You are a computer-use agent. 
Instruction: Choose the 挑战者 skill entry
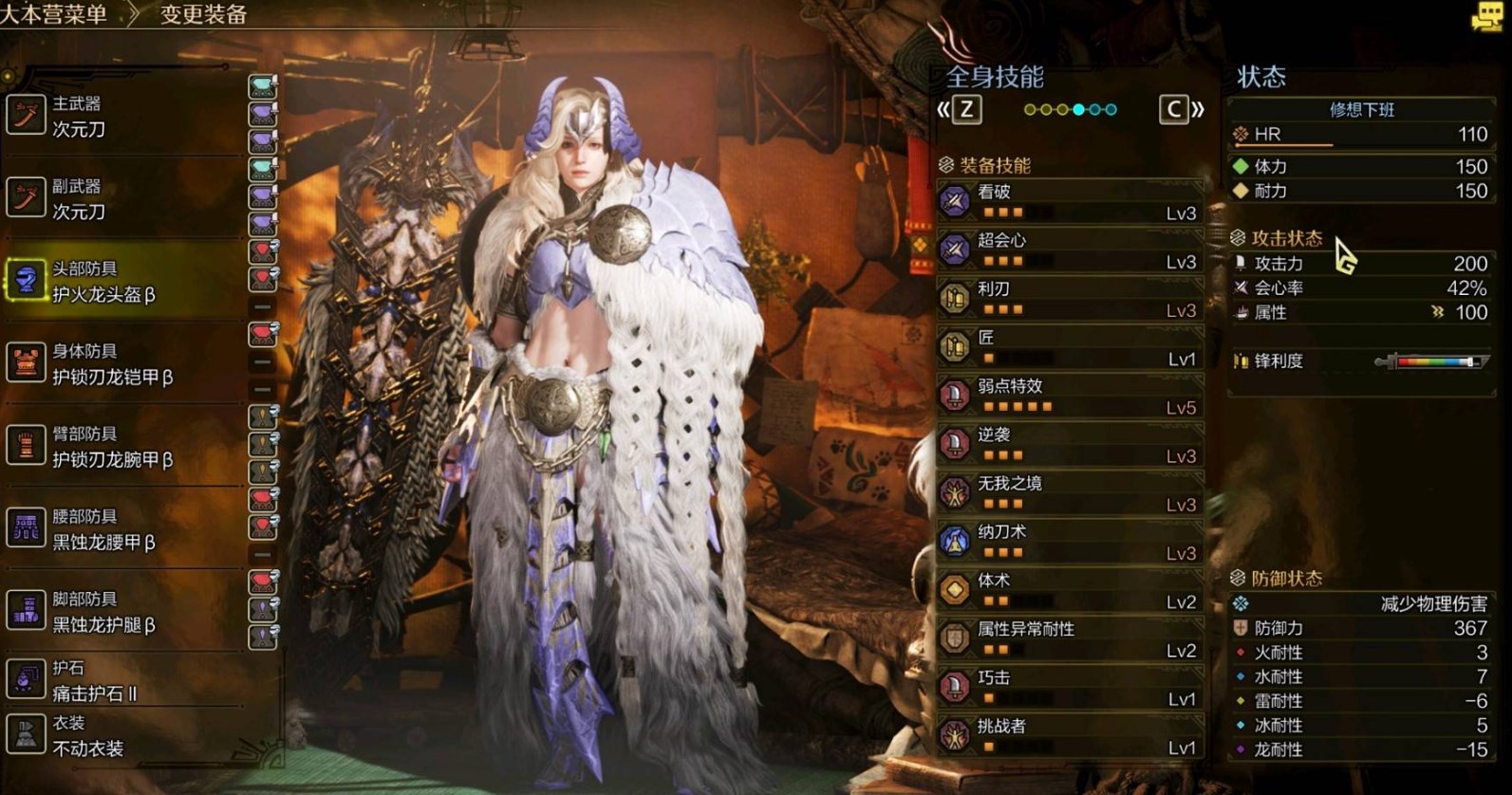[1070, 735]
